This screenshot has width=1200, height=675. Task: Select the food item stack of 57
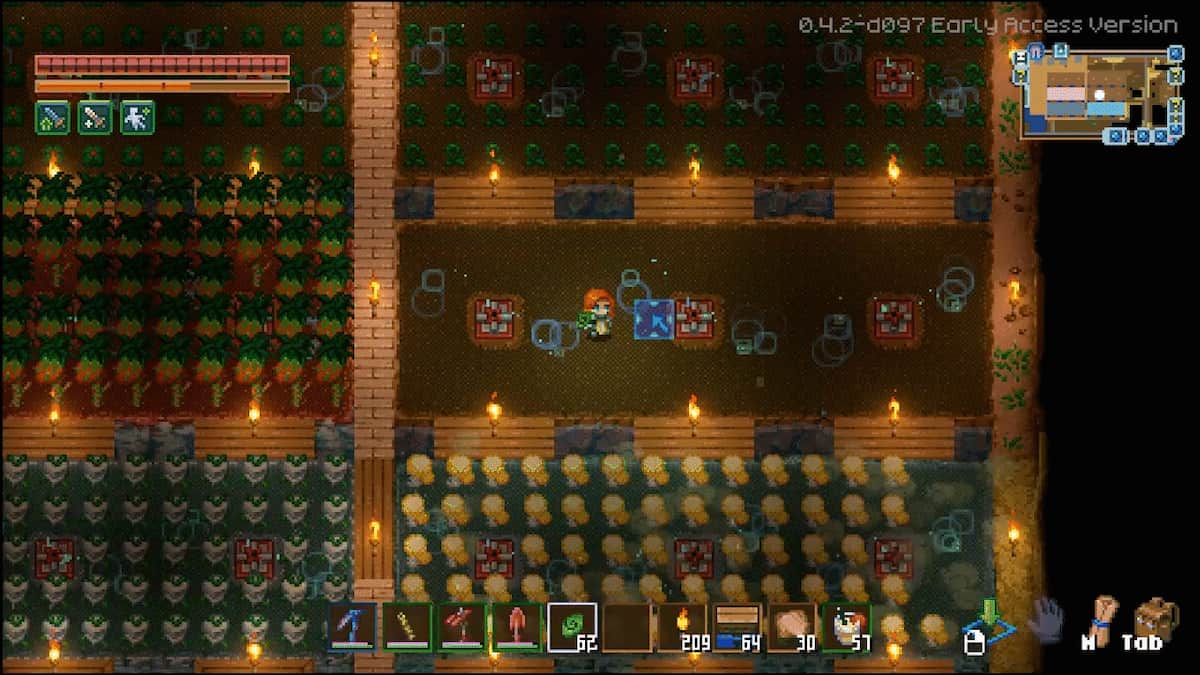click(x=845, y=627)
